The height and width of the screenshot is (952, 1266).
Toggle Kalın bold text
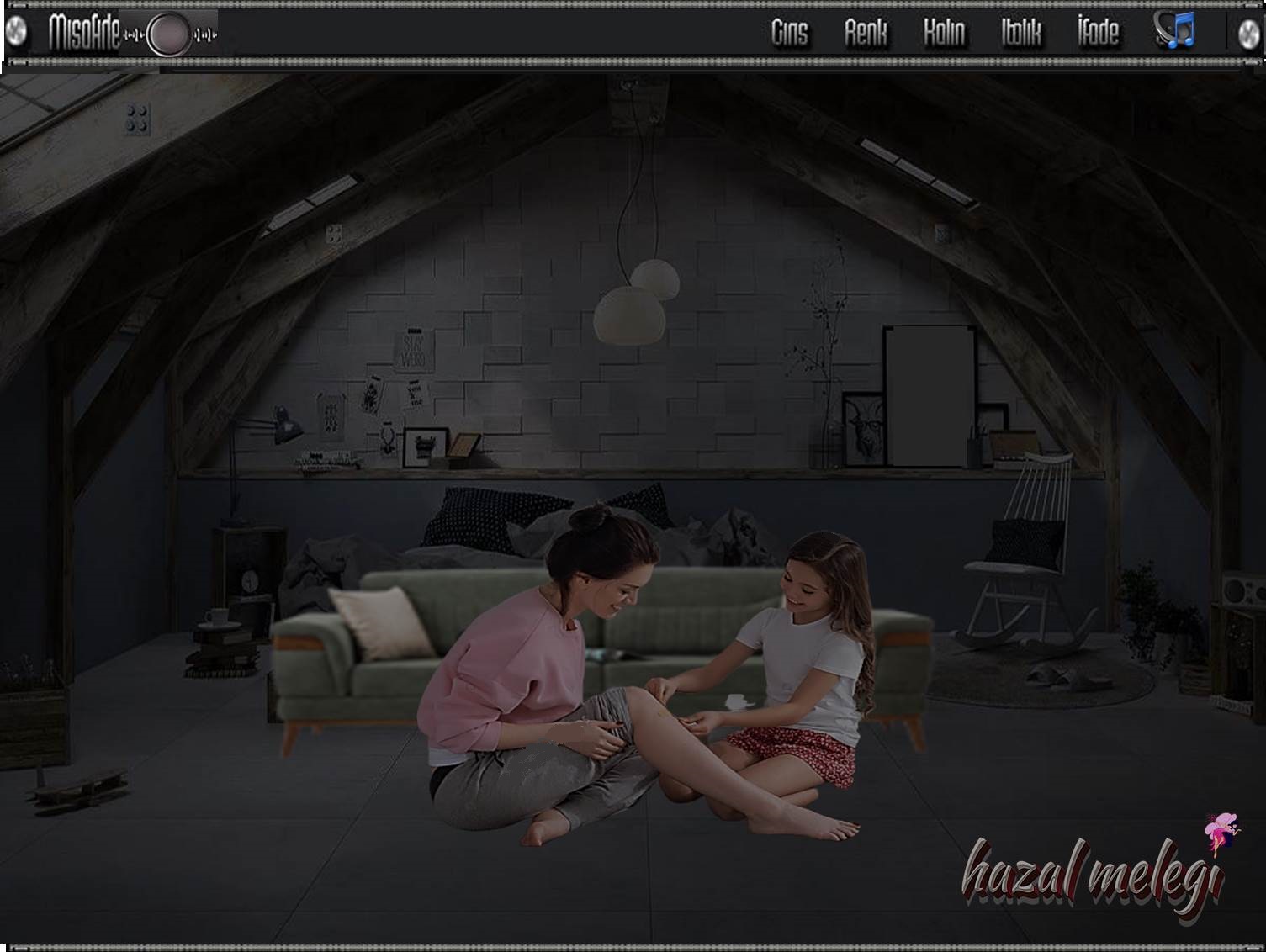click(x=944, y=34)
